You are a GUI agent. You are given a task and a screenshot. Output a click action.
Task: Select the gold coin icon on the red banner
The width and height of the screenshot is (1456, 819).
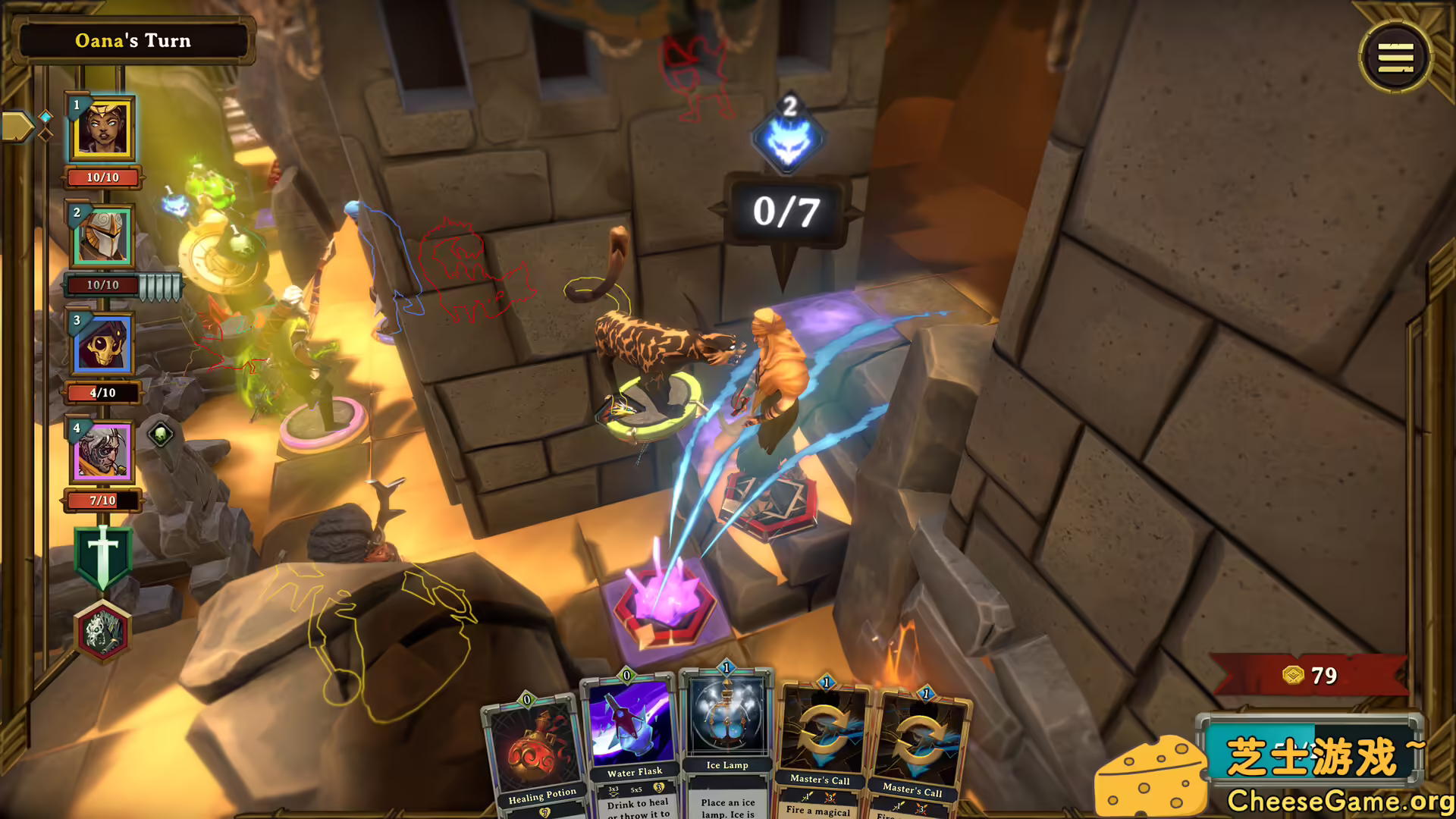1292,675
